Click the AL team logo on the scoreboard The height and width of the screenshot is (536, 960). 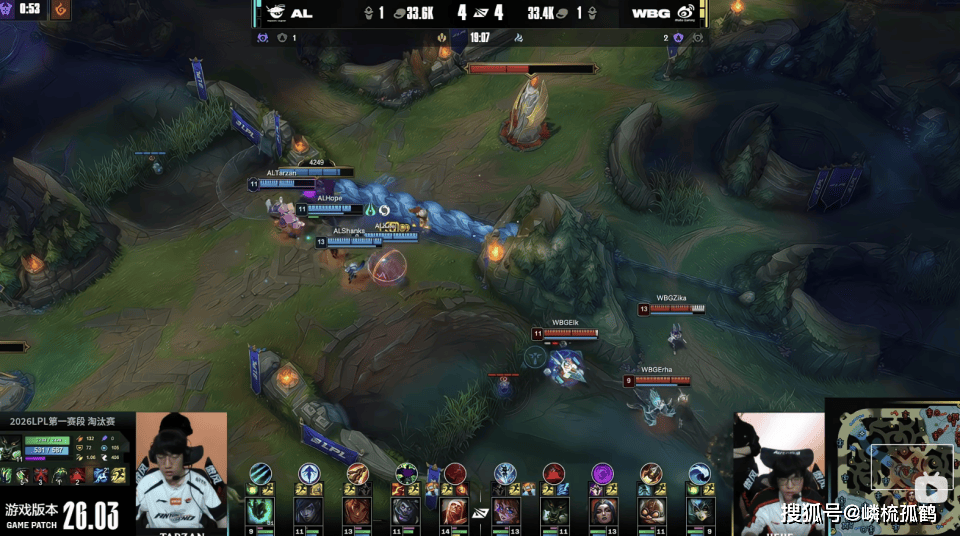point(272,14)
